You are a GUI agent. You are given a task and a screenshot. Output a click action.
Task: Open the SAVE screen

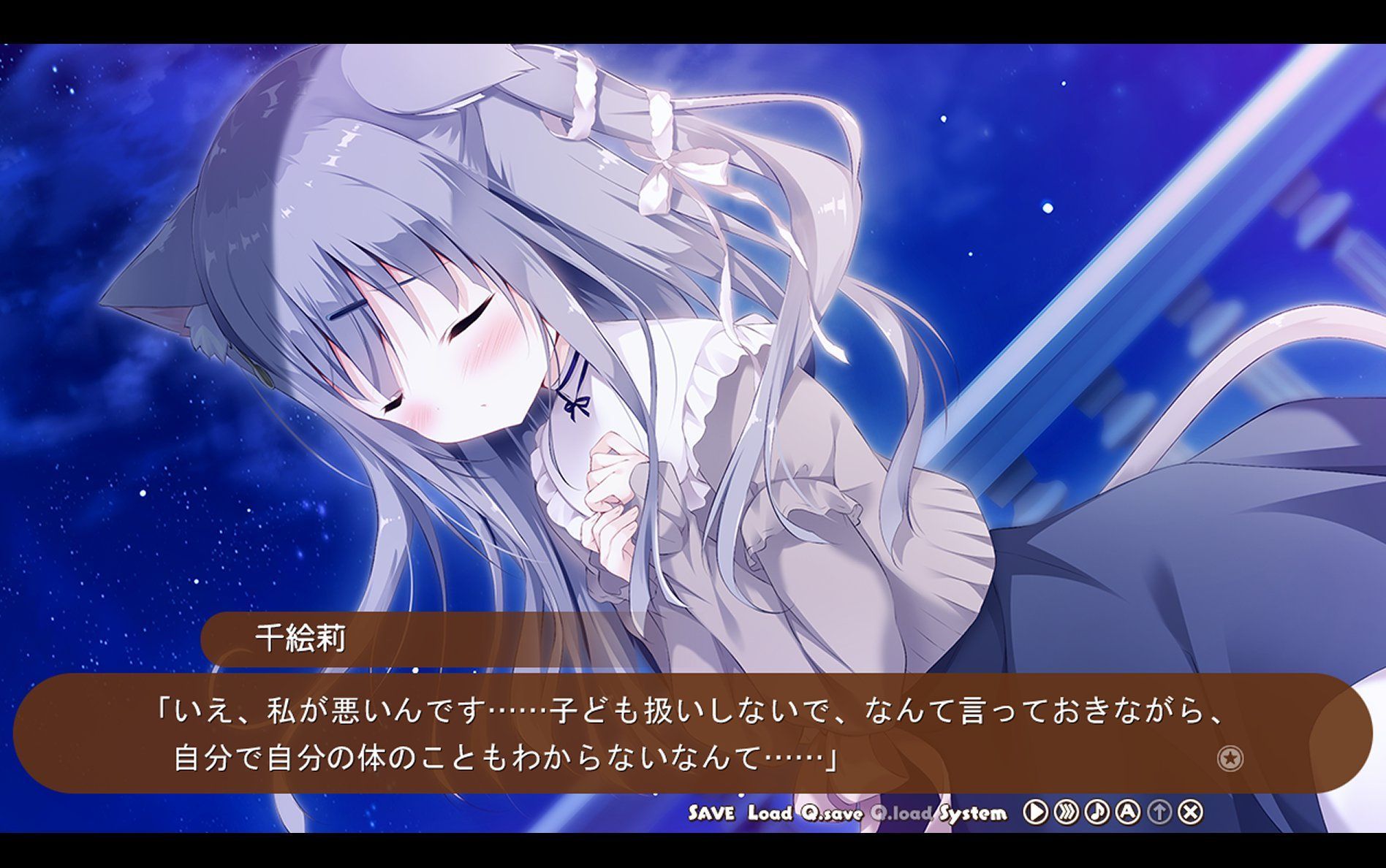(x=713, y=812)
